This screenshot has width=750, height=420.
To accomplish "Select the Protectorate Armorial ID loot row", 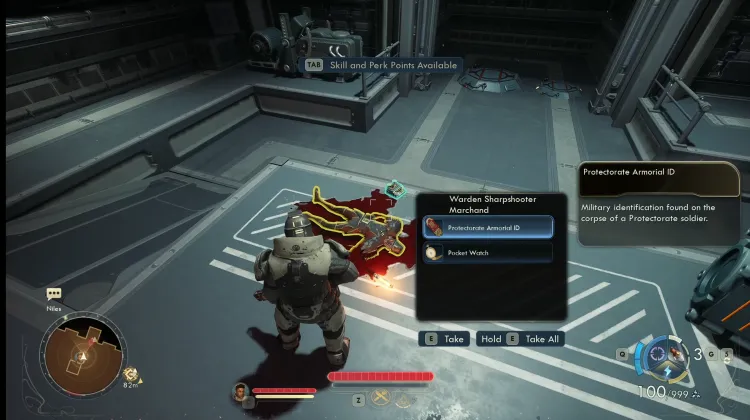I will pos(487,226).
